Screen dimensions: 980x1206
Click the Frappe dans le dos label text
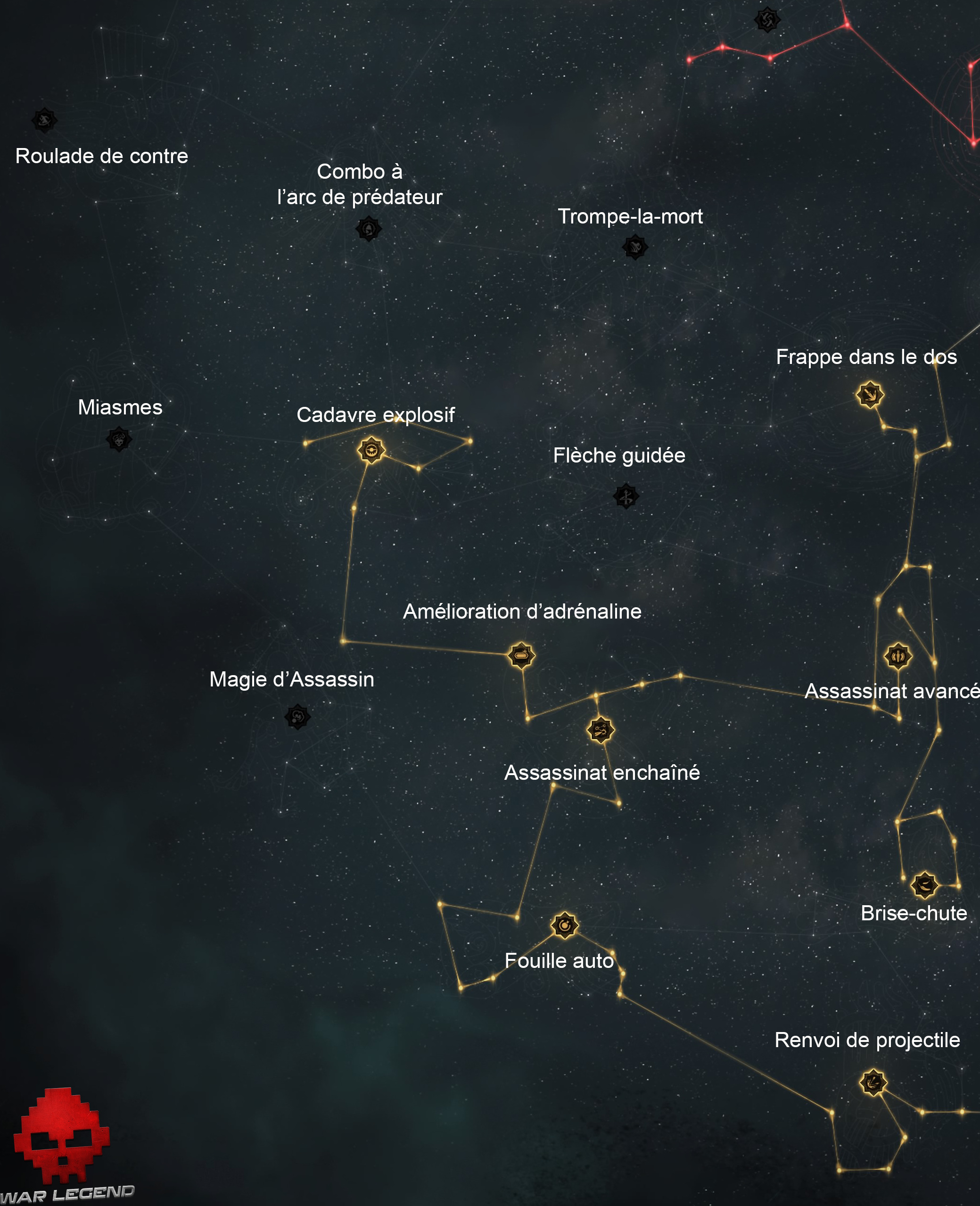(867, 357)
